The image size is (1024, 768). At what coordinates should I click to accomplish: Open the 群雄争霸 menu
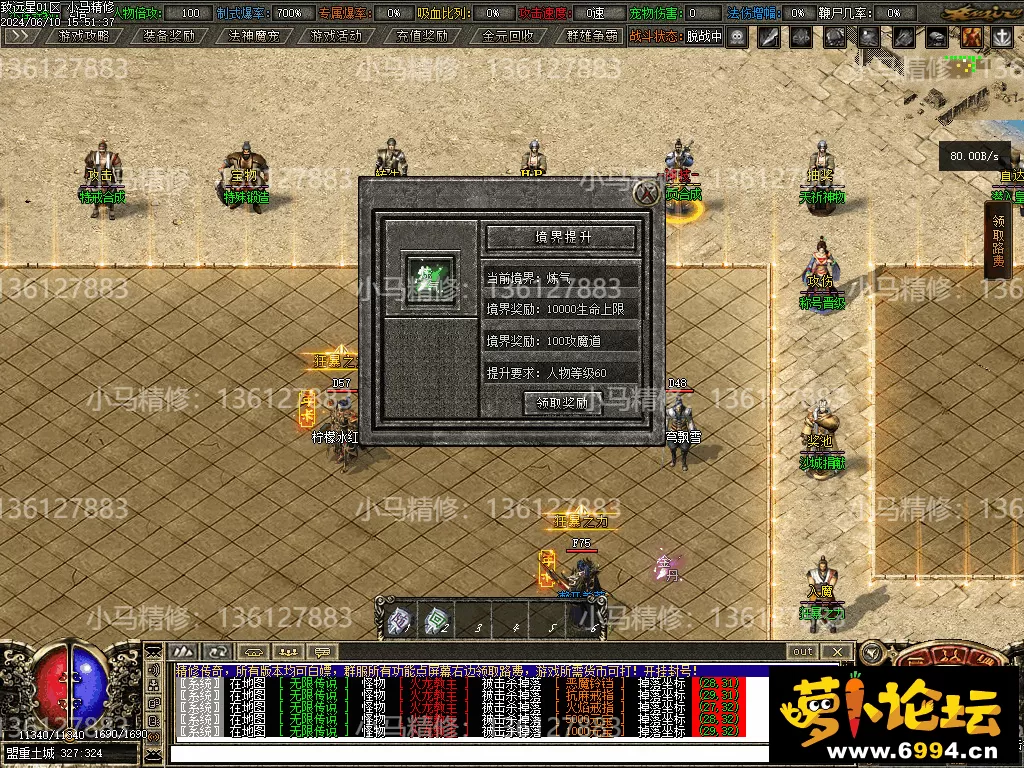(591, 36)
